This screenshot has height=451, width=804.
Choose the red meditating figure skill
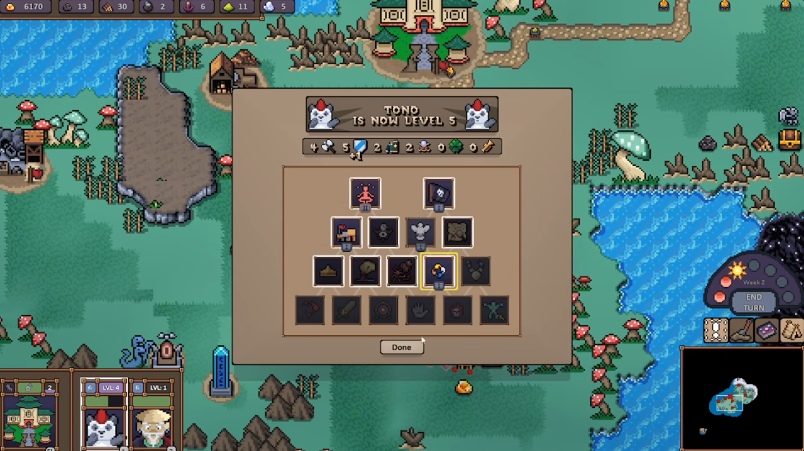pos(365,193)
